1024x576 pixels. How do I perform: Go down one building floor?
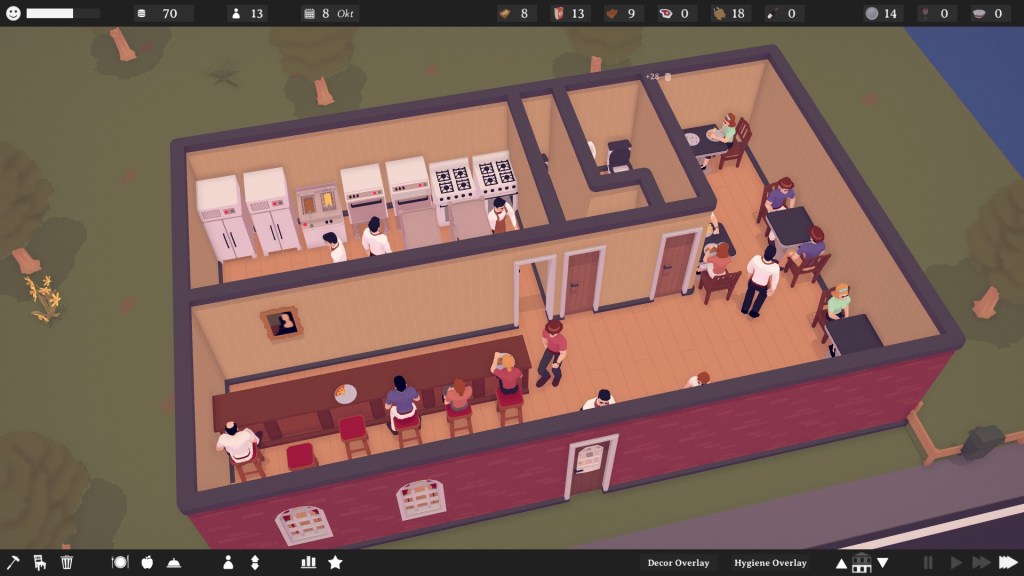(x=882, y=563)
